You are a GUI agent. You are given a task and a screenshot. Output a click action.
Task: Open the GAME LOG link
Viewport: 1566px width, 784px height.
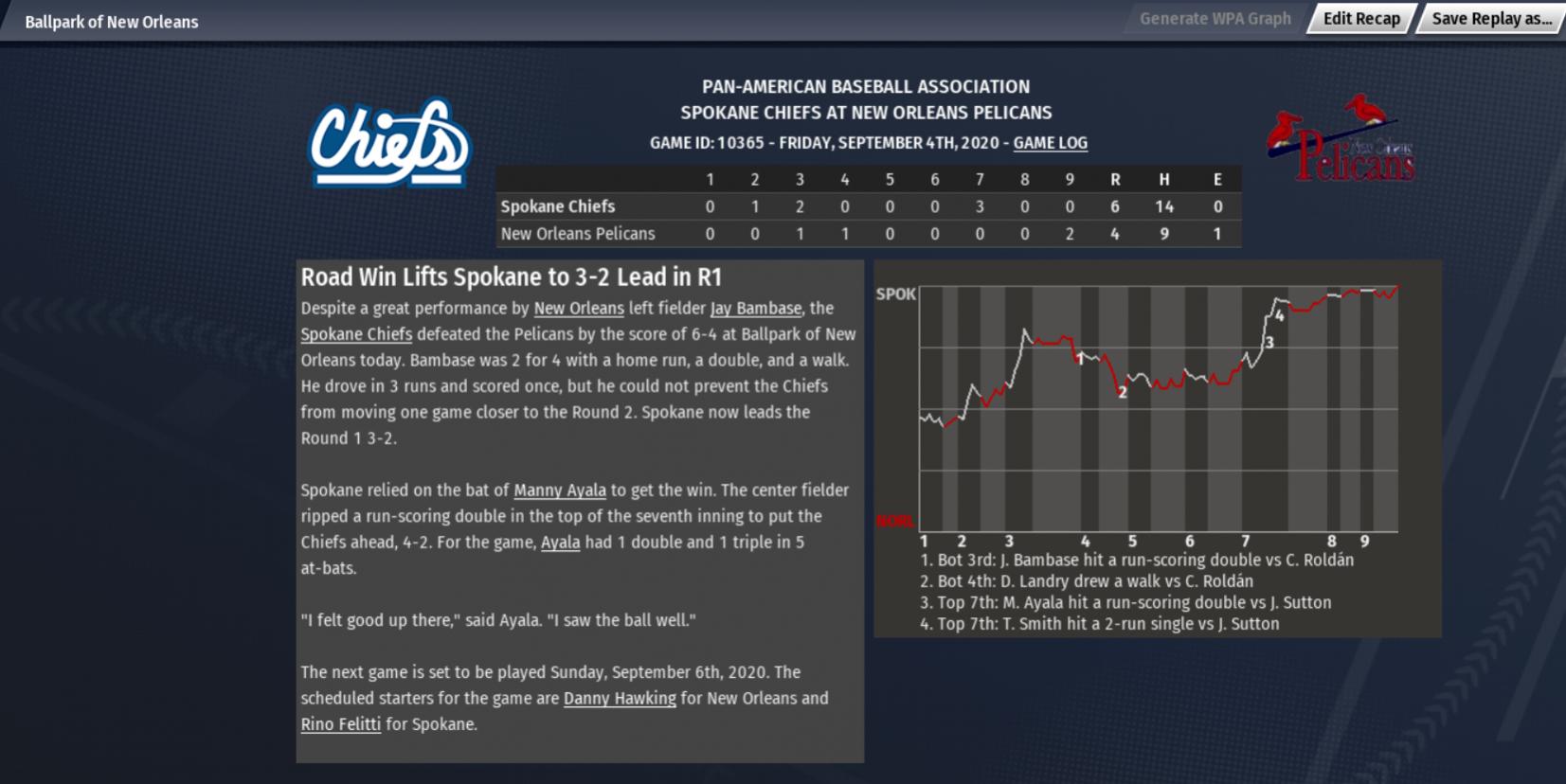(1050, 143)
